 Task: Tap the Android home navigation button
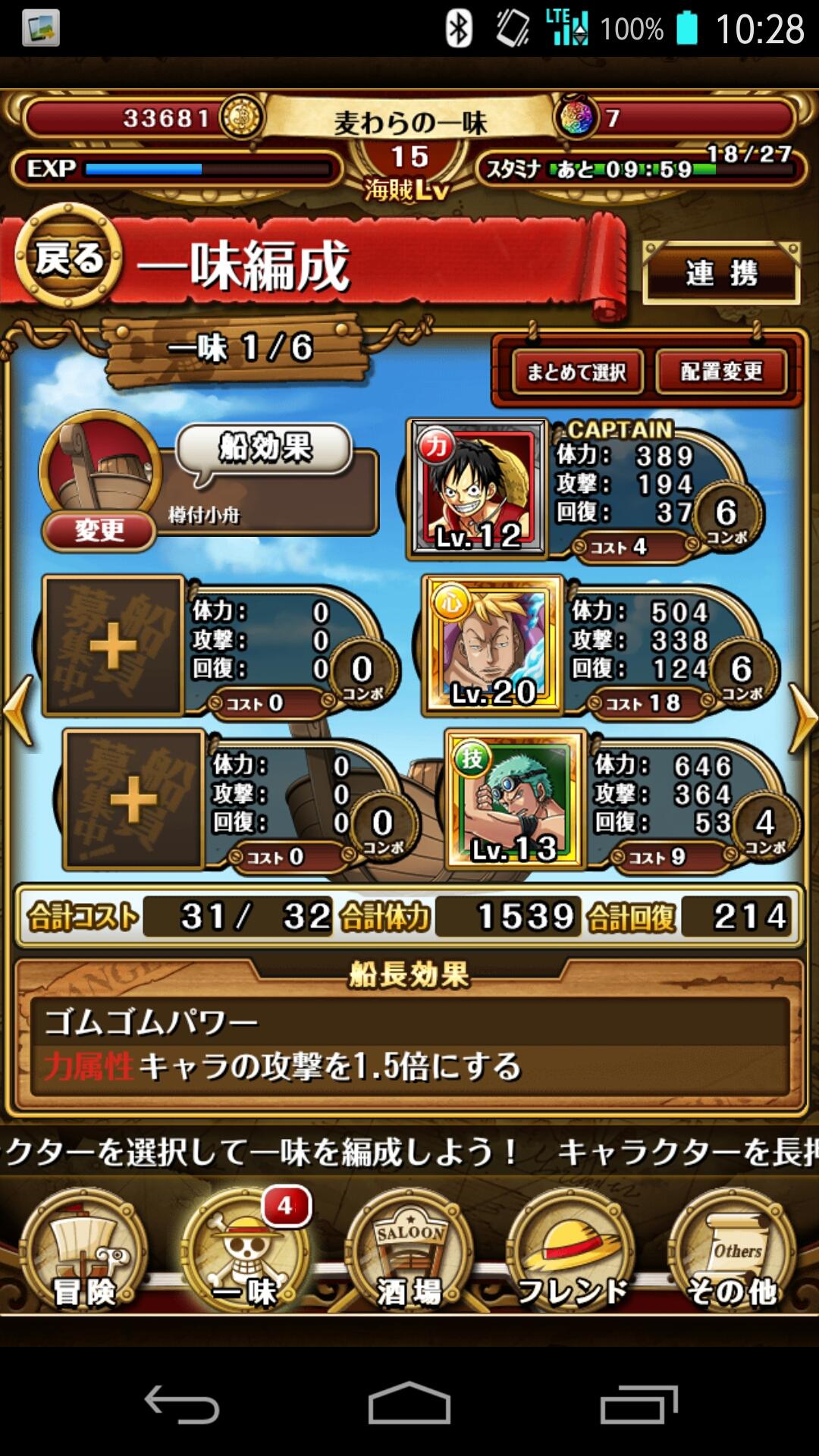(x=409, y=1404)
